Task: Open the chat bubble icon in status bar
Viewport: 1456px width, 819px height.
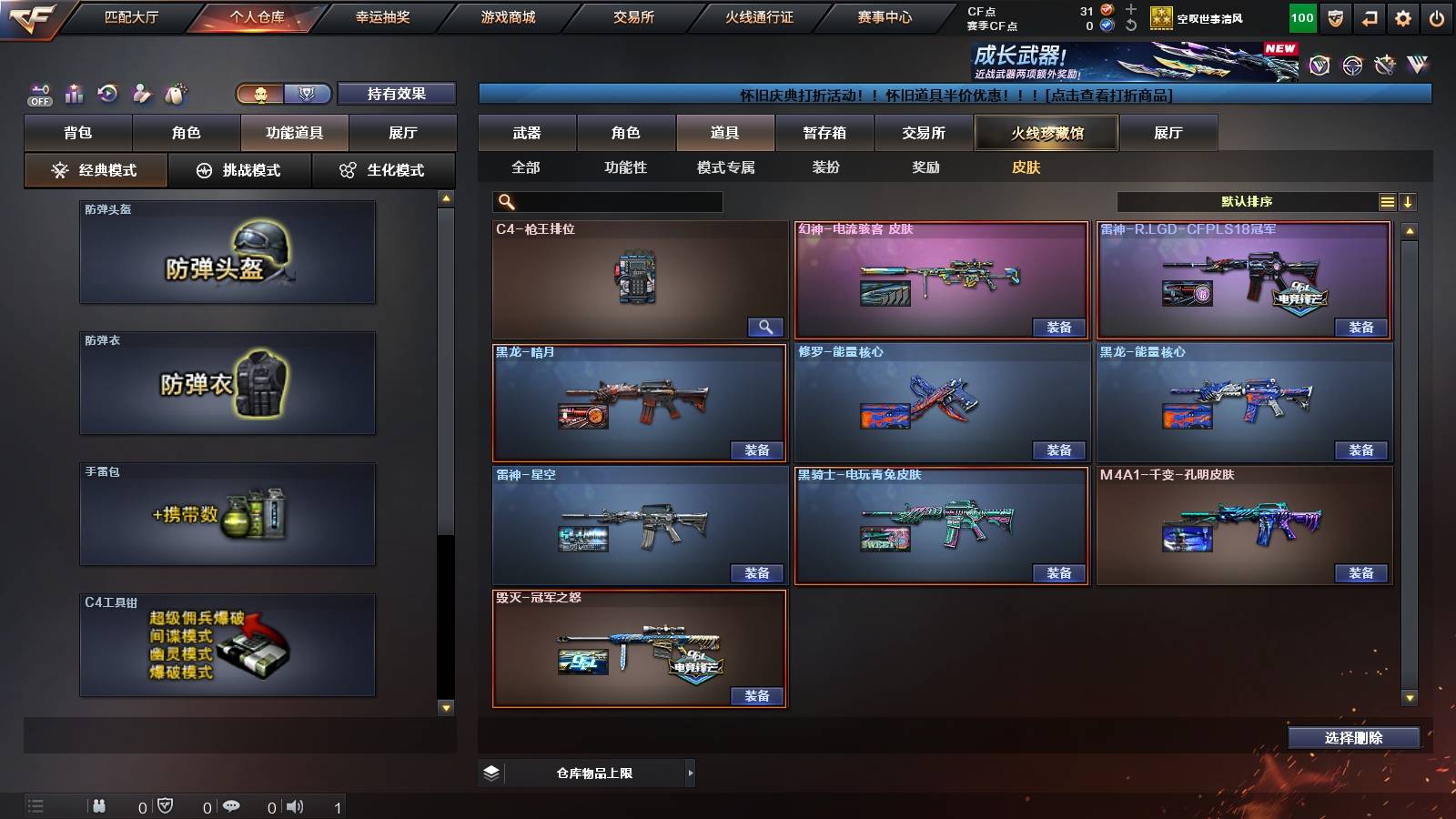Action: click(x=232, y=806)
